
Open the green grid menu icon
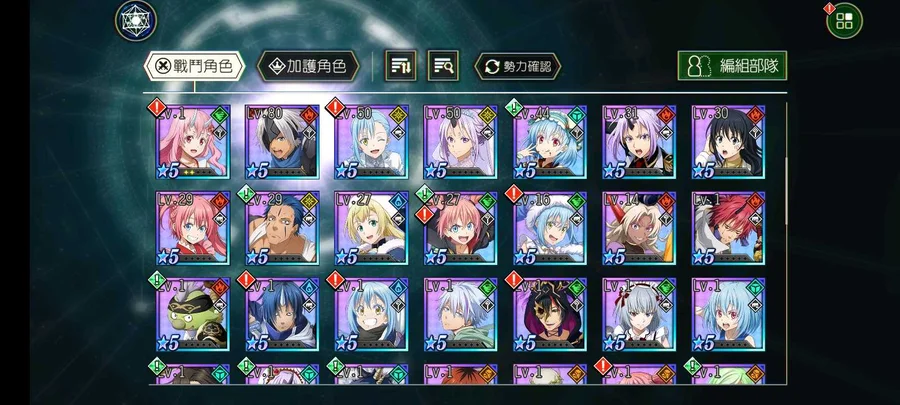[x=844, y=20]
